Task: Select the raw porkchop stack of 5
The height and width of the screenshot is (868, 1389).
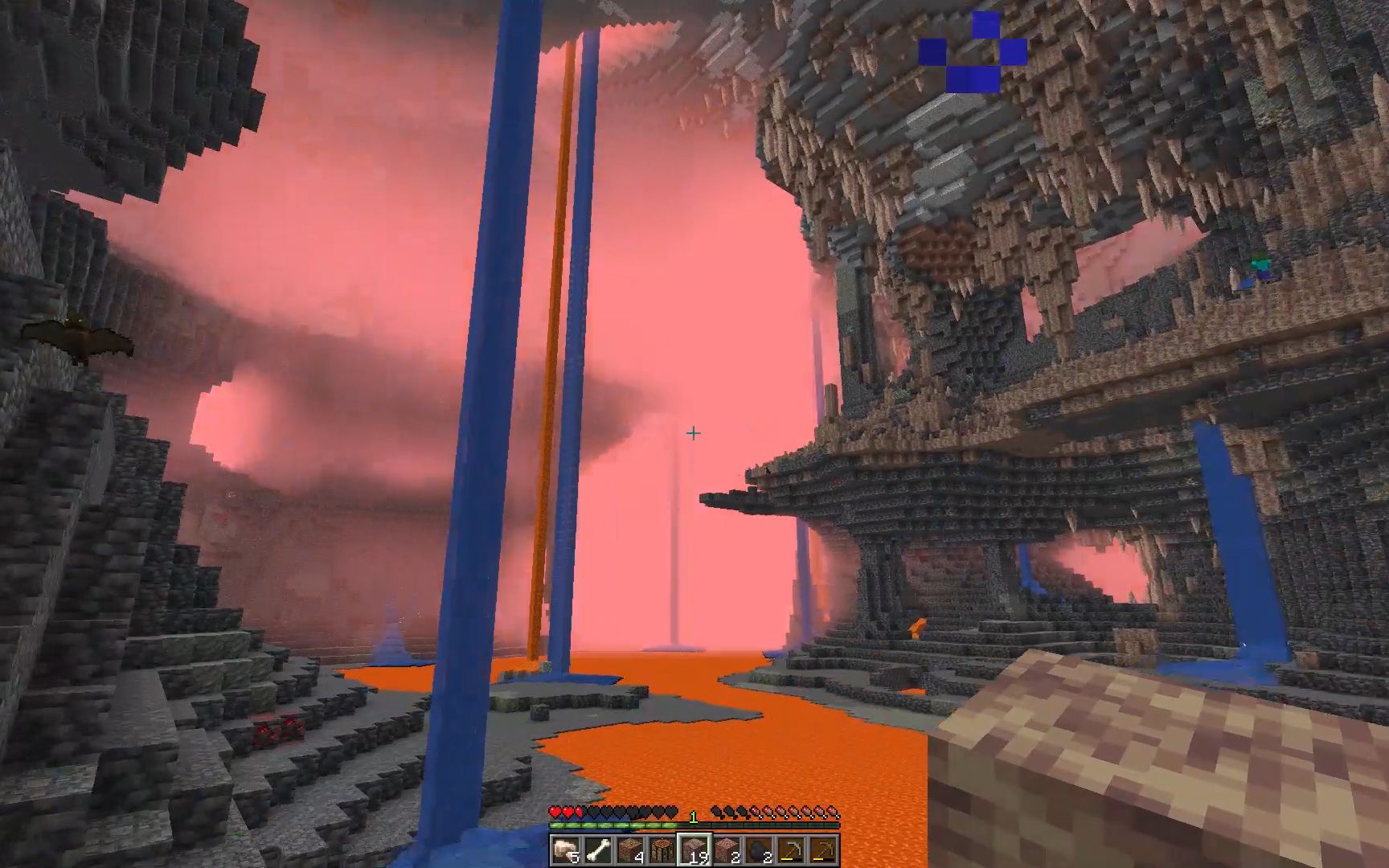Action: 565,850
